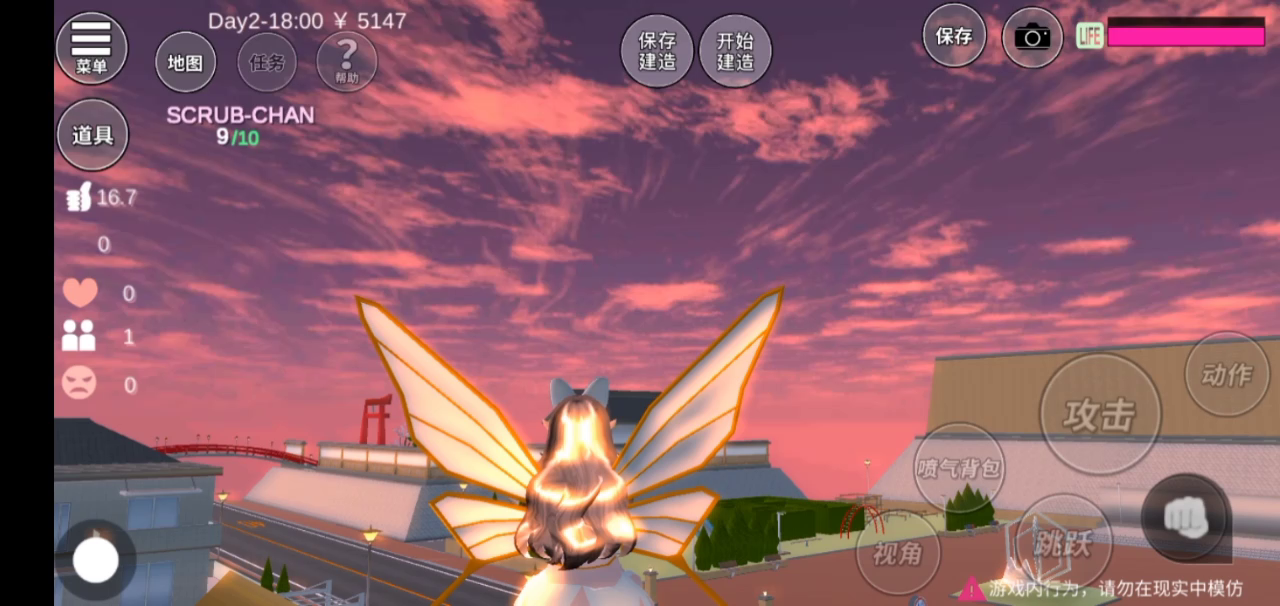Click the round 保存 save button

tap(954, 36)
